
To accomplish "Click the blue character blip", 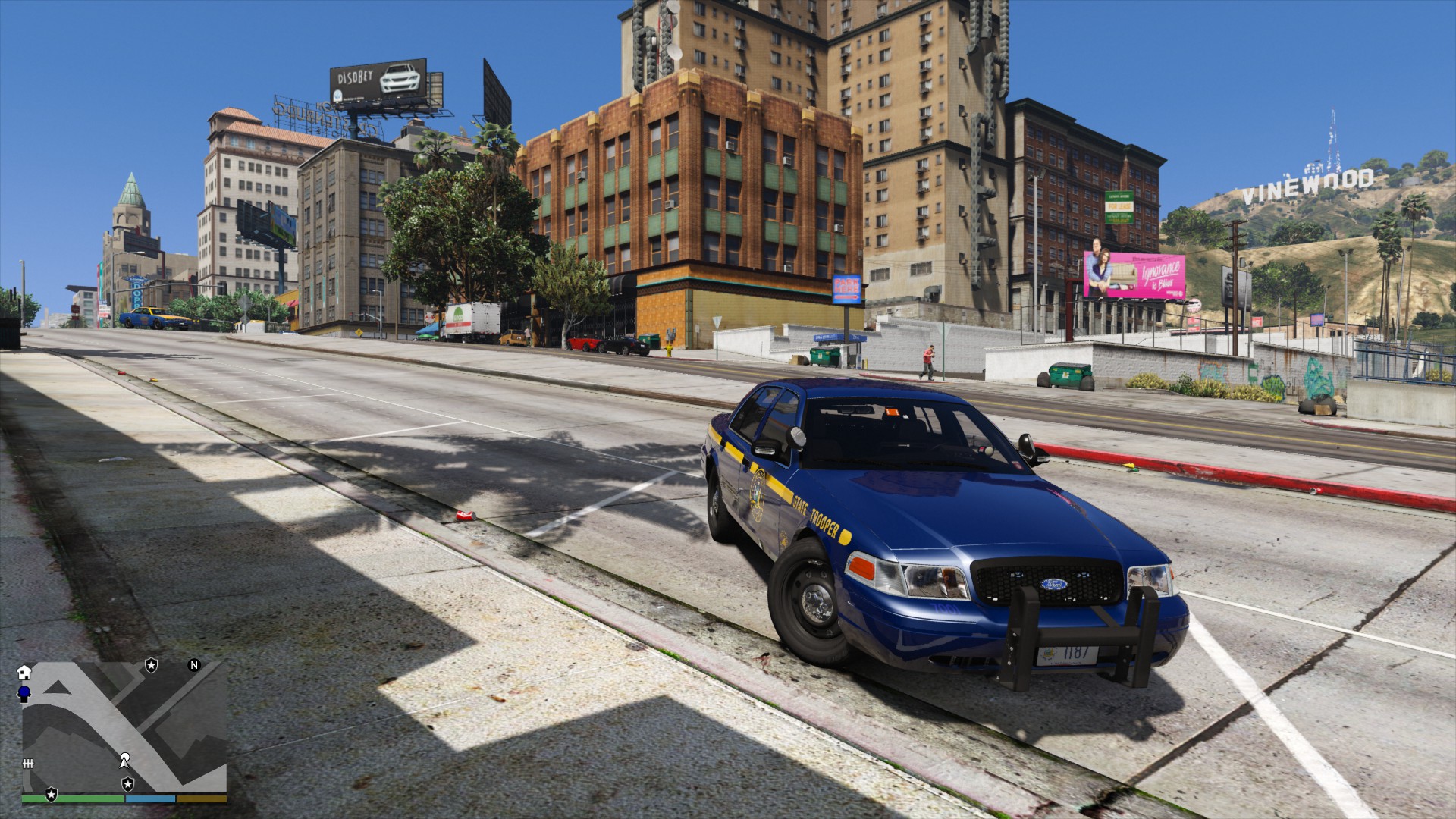I will [24, 692].
